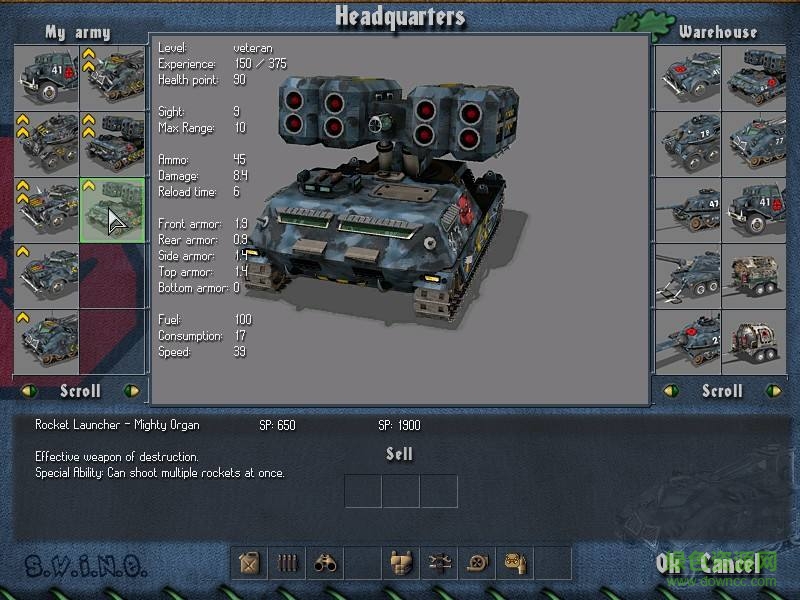Activate the binoculars sight upgrade icon
The height and width of the screenshot is (600, 800).
[x=325, y=563]
